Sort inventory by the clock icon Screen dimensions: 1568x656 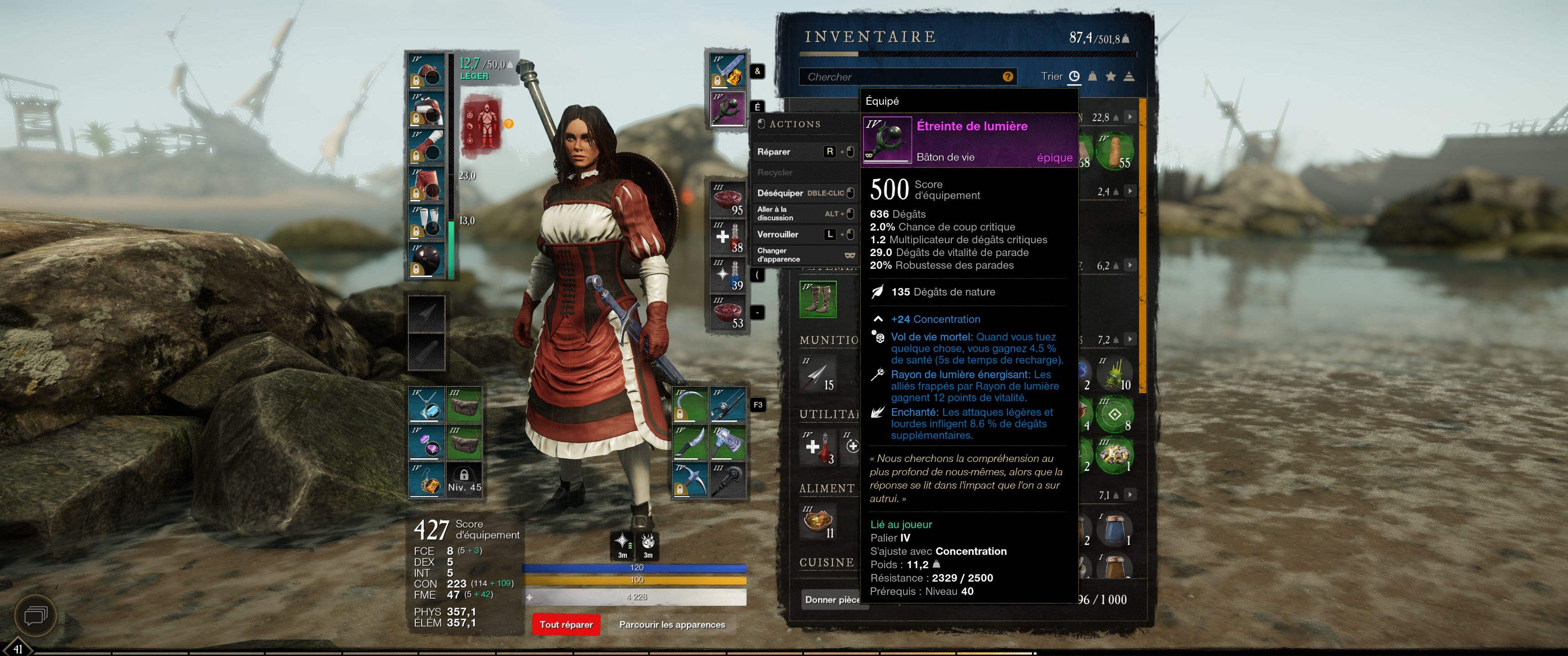click(x=1074, y=77)
